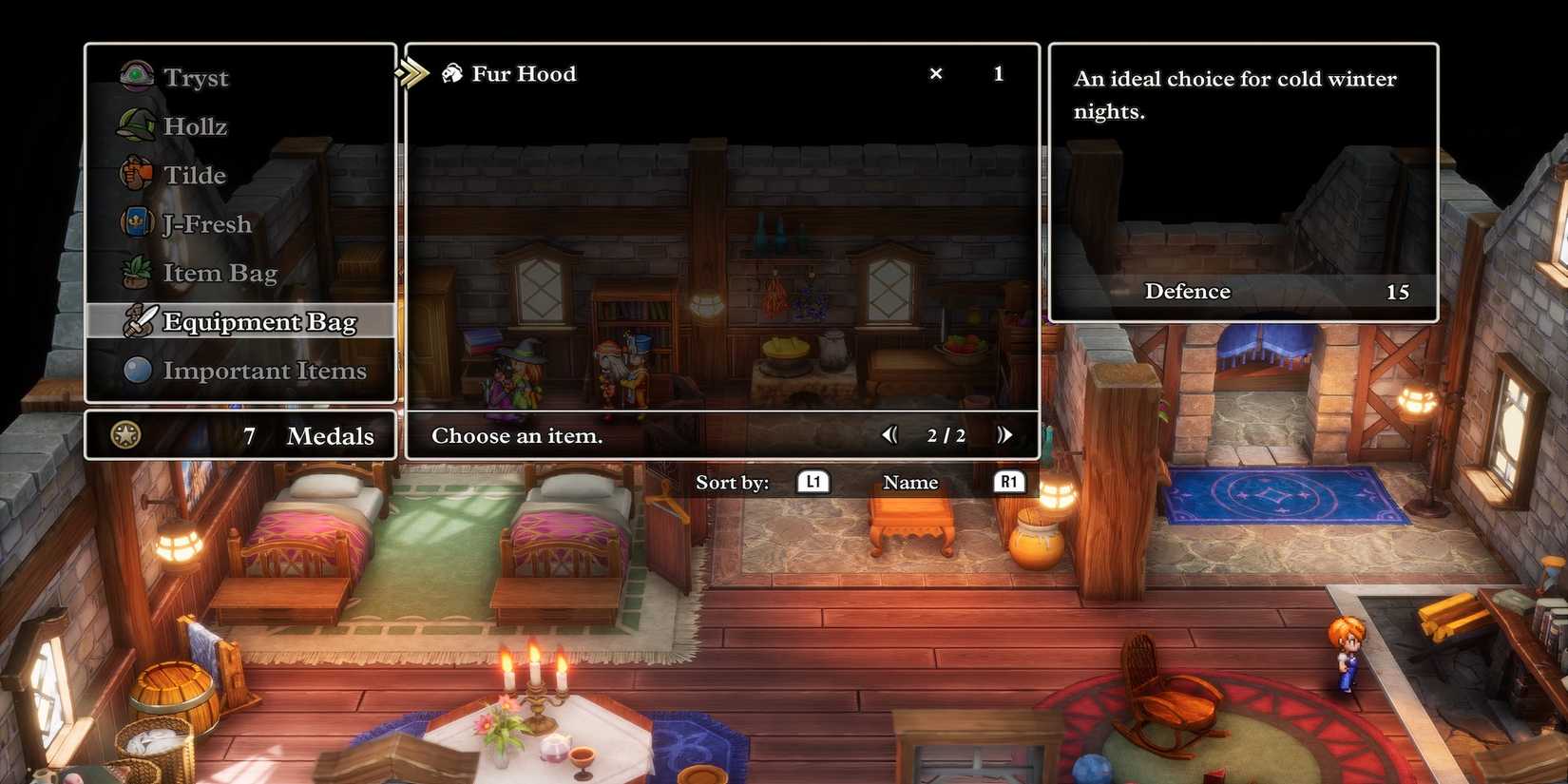Click the left page arrow
The width and height of the screenshot is (1568, 784).
point(890,434)
